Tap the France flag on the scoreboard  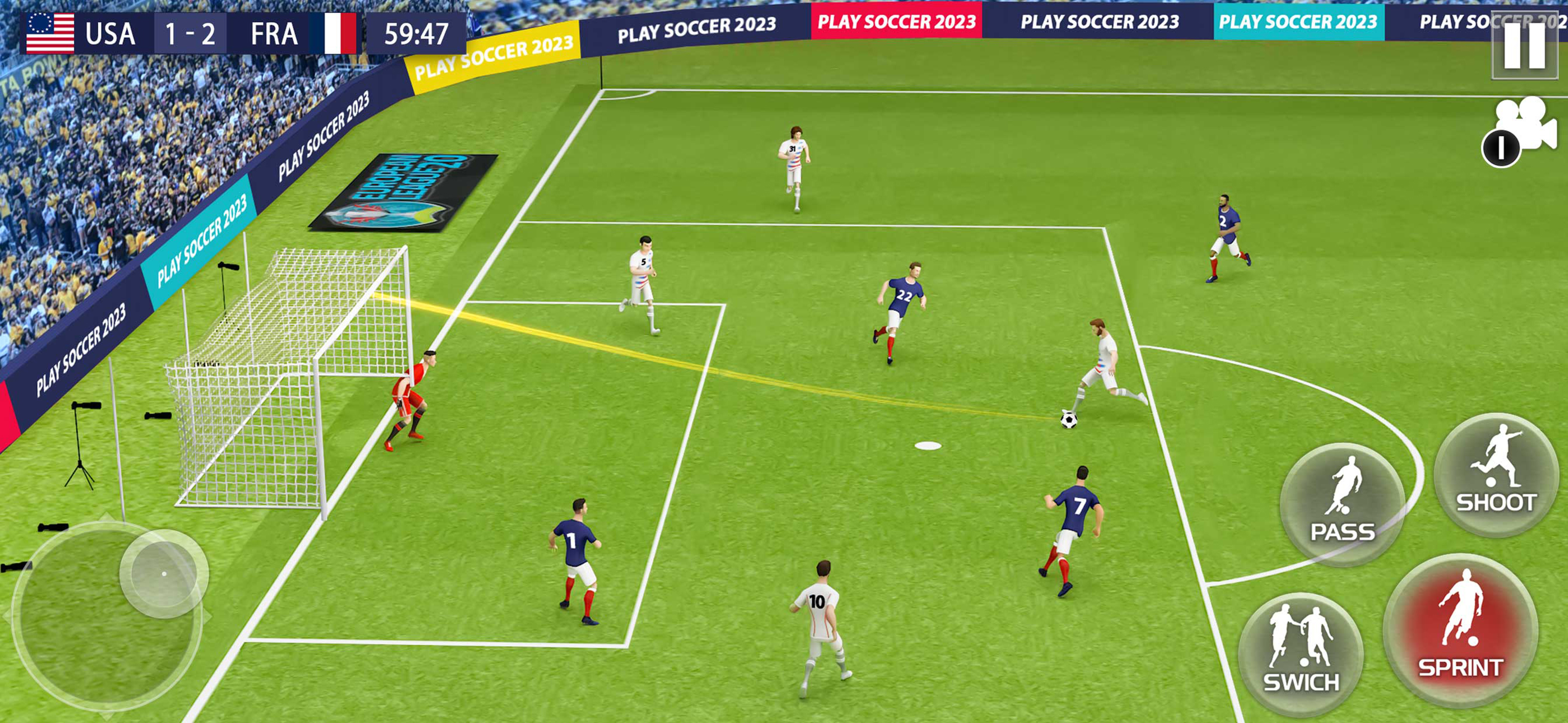pos(329,35)
